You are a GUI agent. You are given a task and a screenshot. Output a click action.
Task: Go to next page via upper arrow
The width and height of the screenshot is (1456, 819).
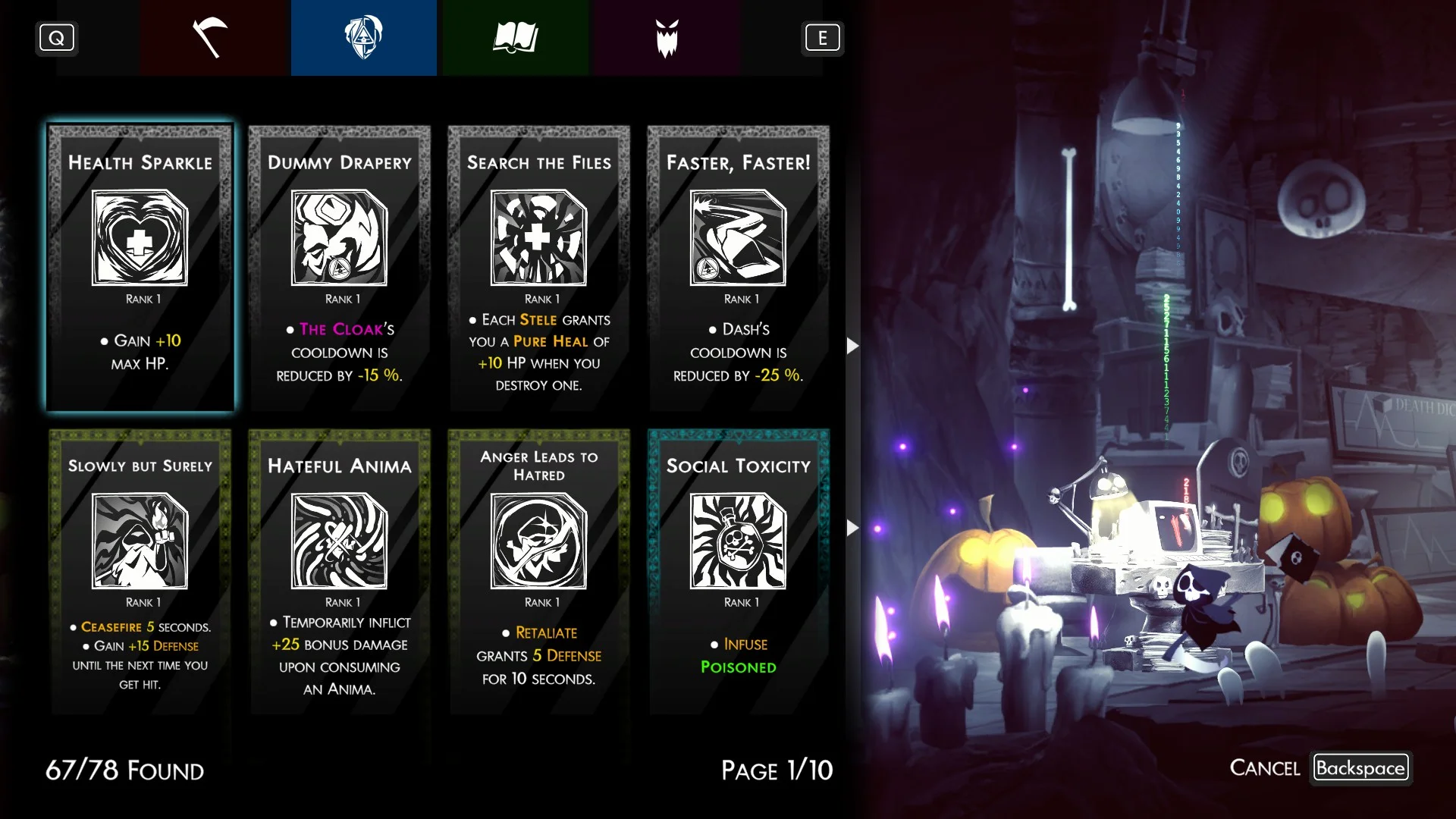[852, 346]
